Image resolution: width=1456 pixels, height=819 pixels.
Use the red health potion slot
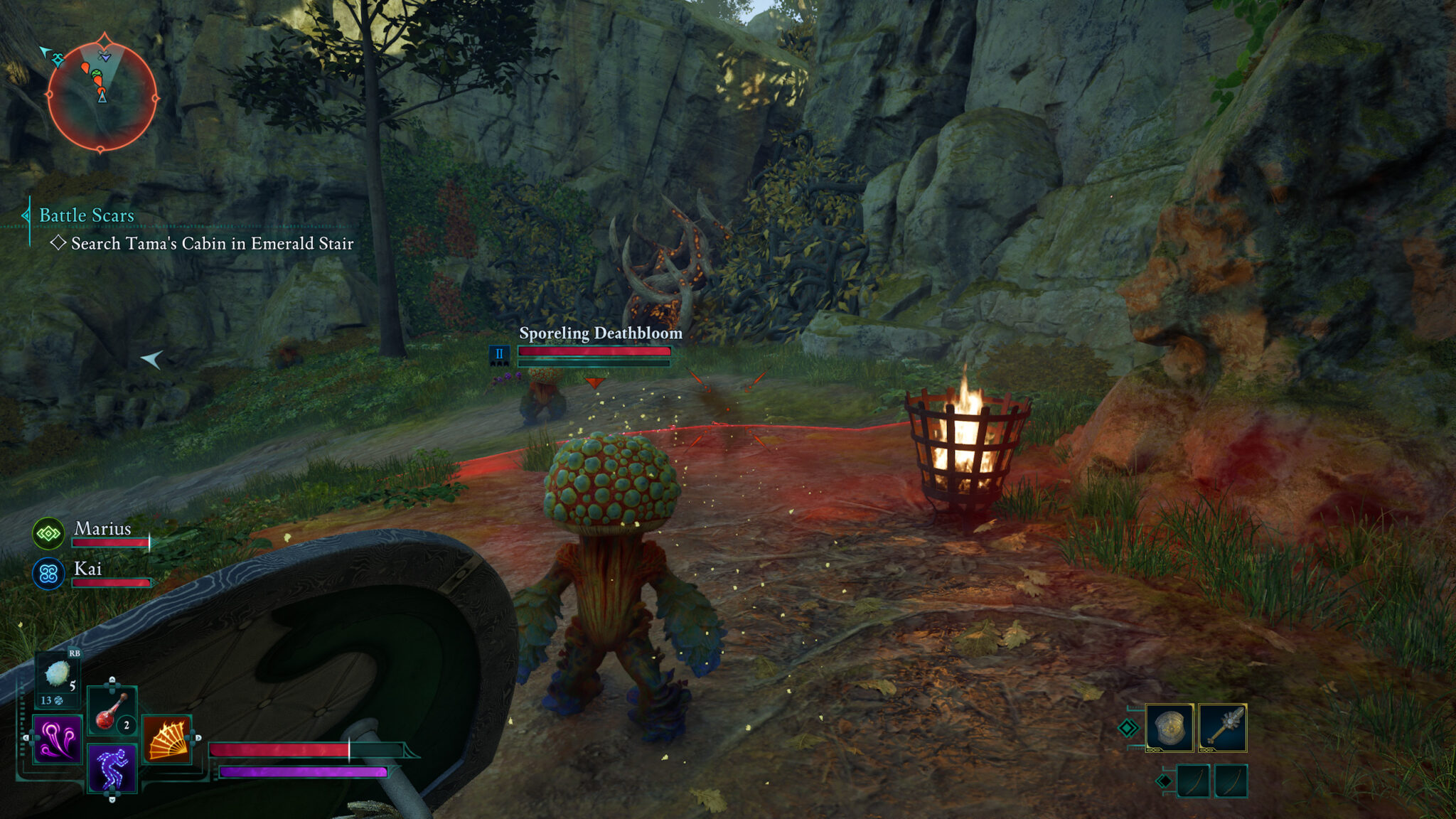112,710
